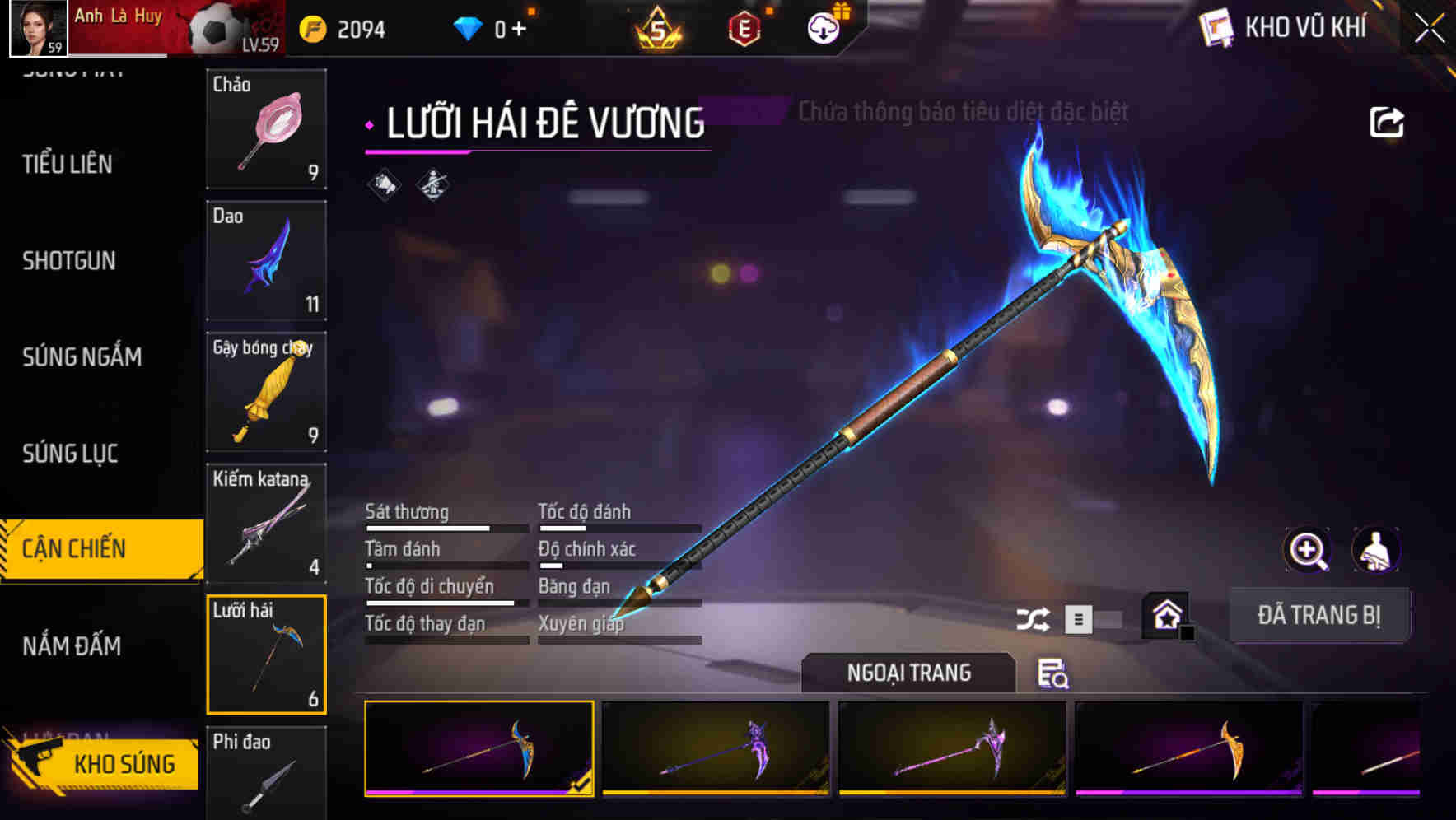Open the workshop star-house icon
1456x820 pixels.
point(1164,614)
